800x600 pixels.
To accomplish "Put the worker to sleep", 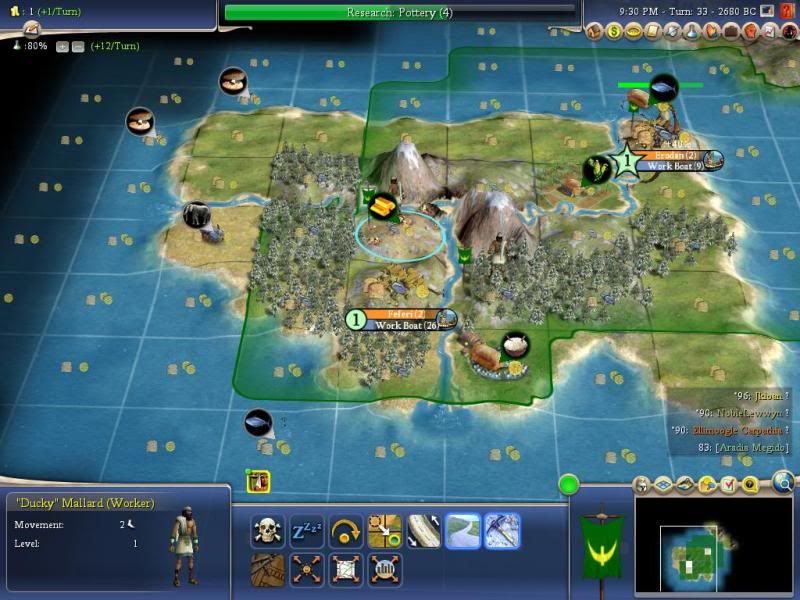I will 305,530.
